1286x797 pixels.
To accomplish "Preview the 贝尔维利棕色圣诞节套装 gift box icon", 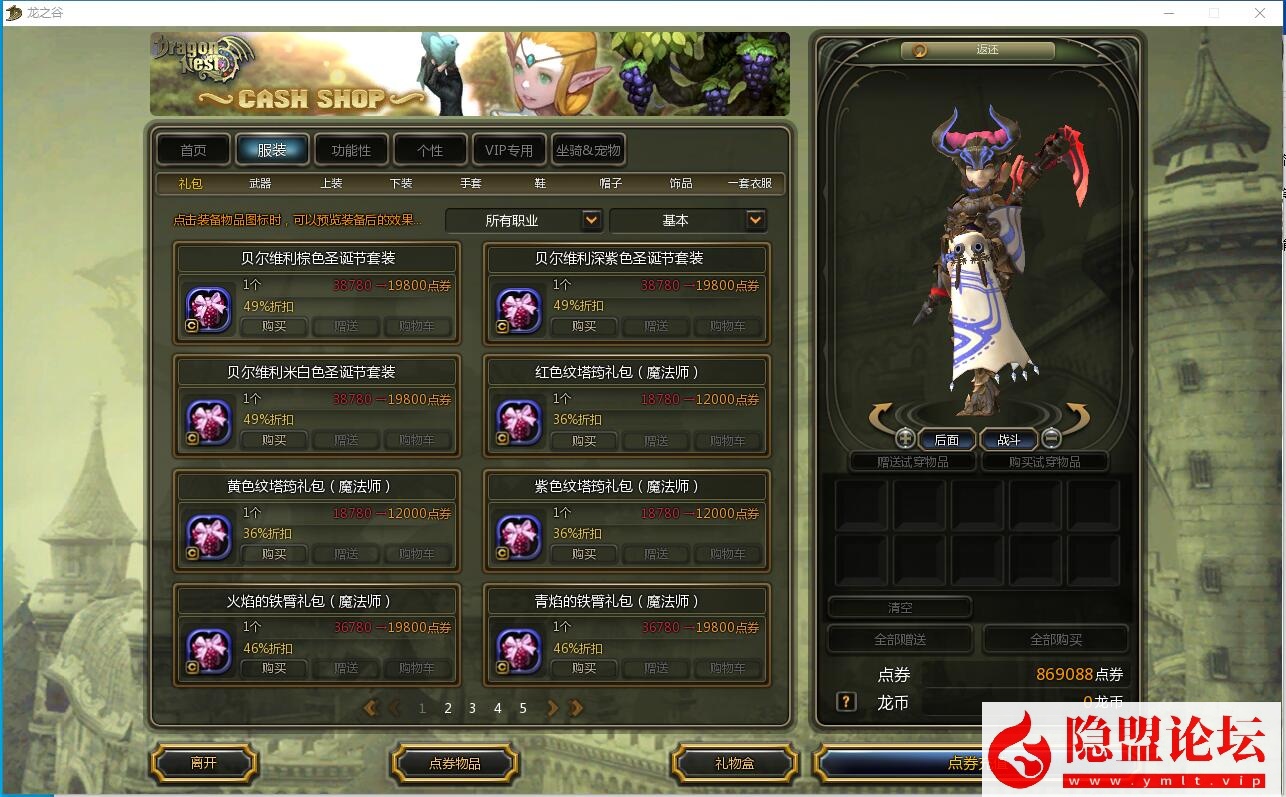I will (x=207, y=307).
